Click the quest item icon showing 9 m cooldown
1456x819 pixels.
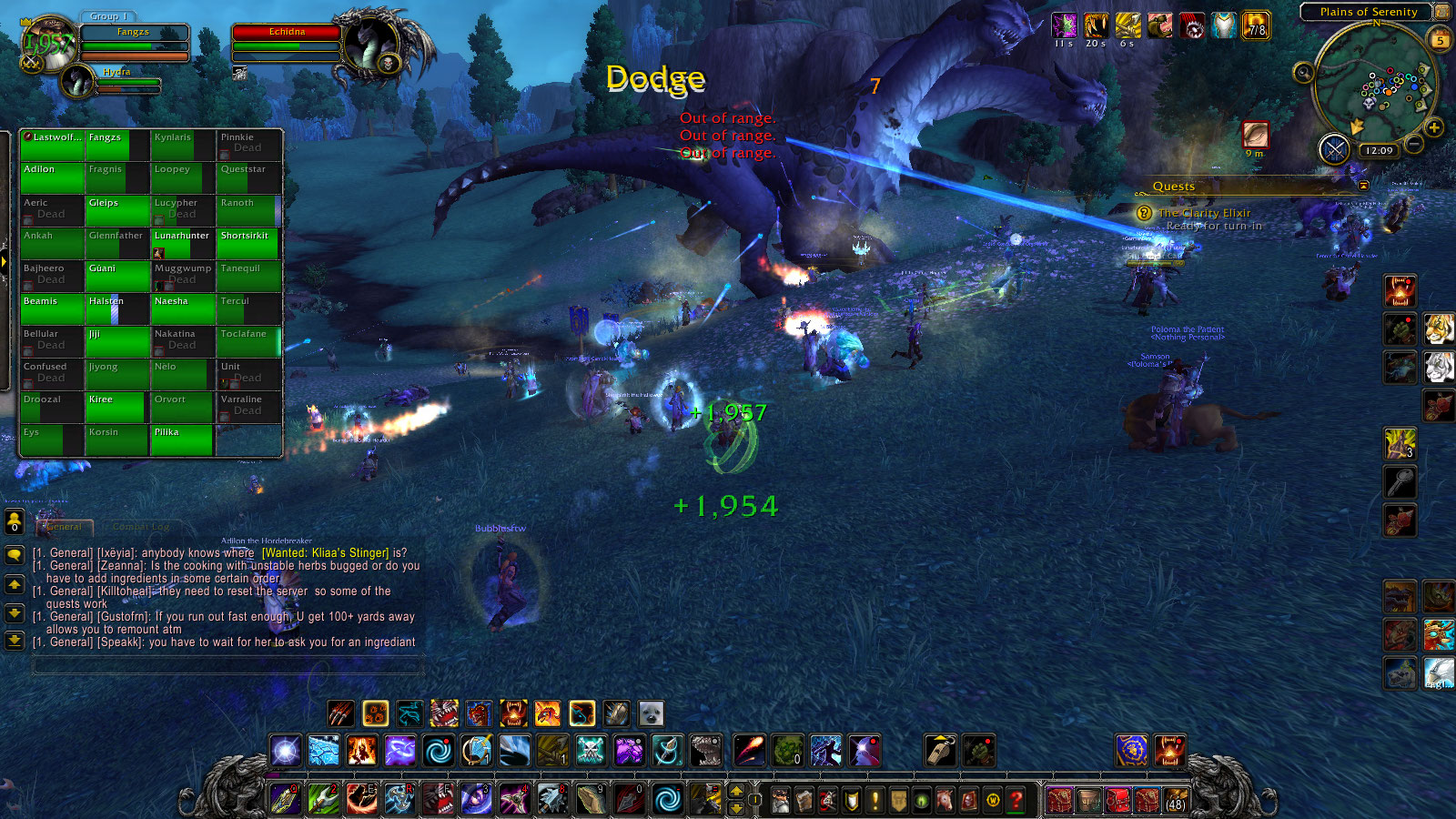click(1255, 135)
